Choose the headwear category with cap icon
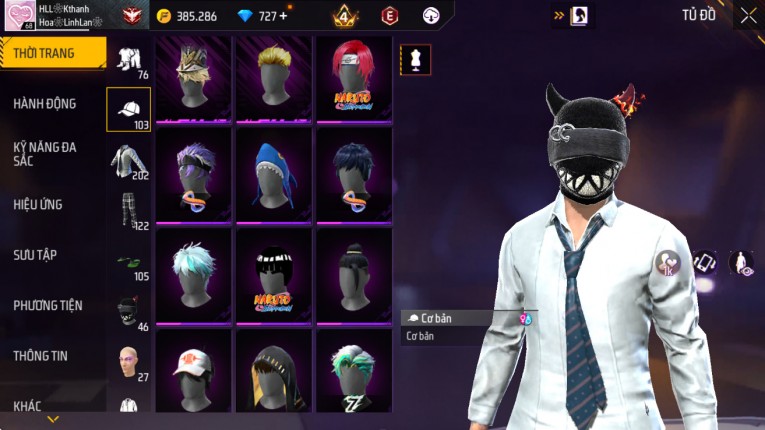765x430 pixels. pyautogui.click(x=128, y=109)
